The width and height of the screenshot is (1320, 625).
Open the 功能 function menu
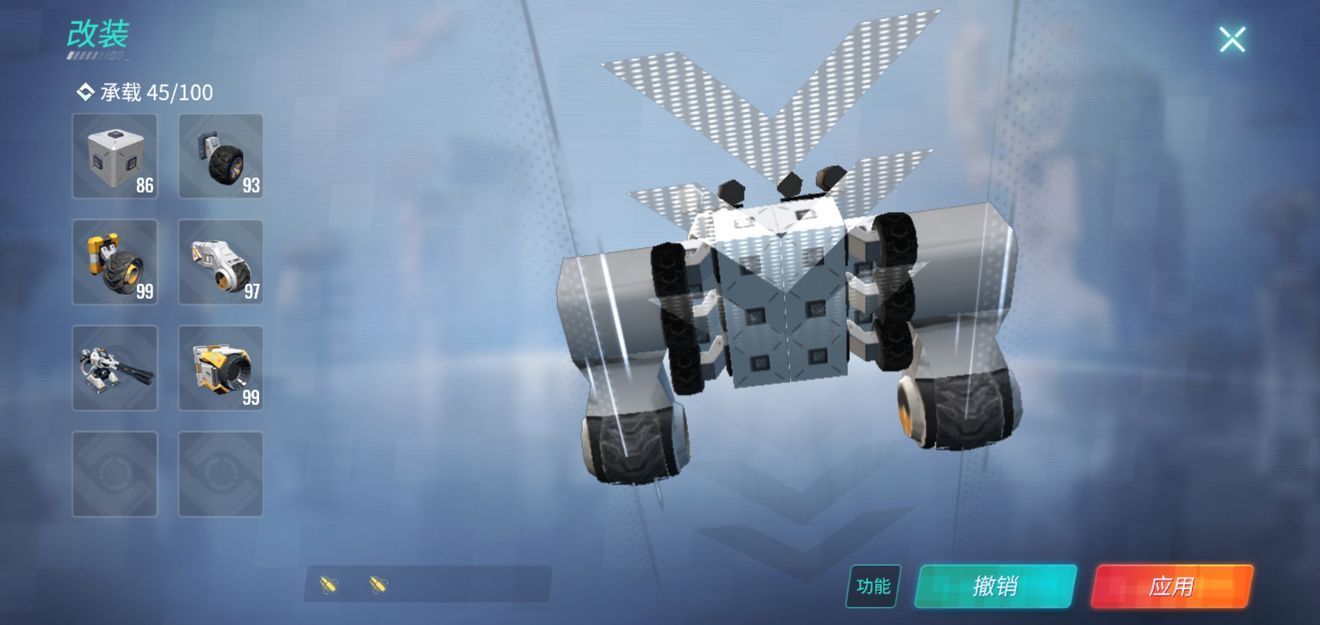[873, 586]
